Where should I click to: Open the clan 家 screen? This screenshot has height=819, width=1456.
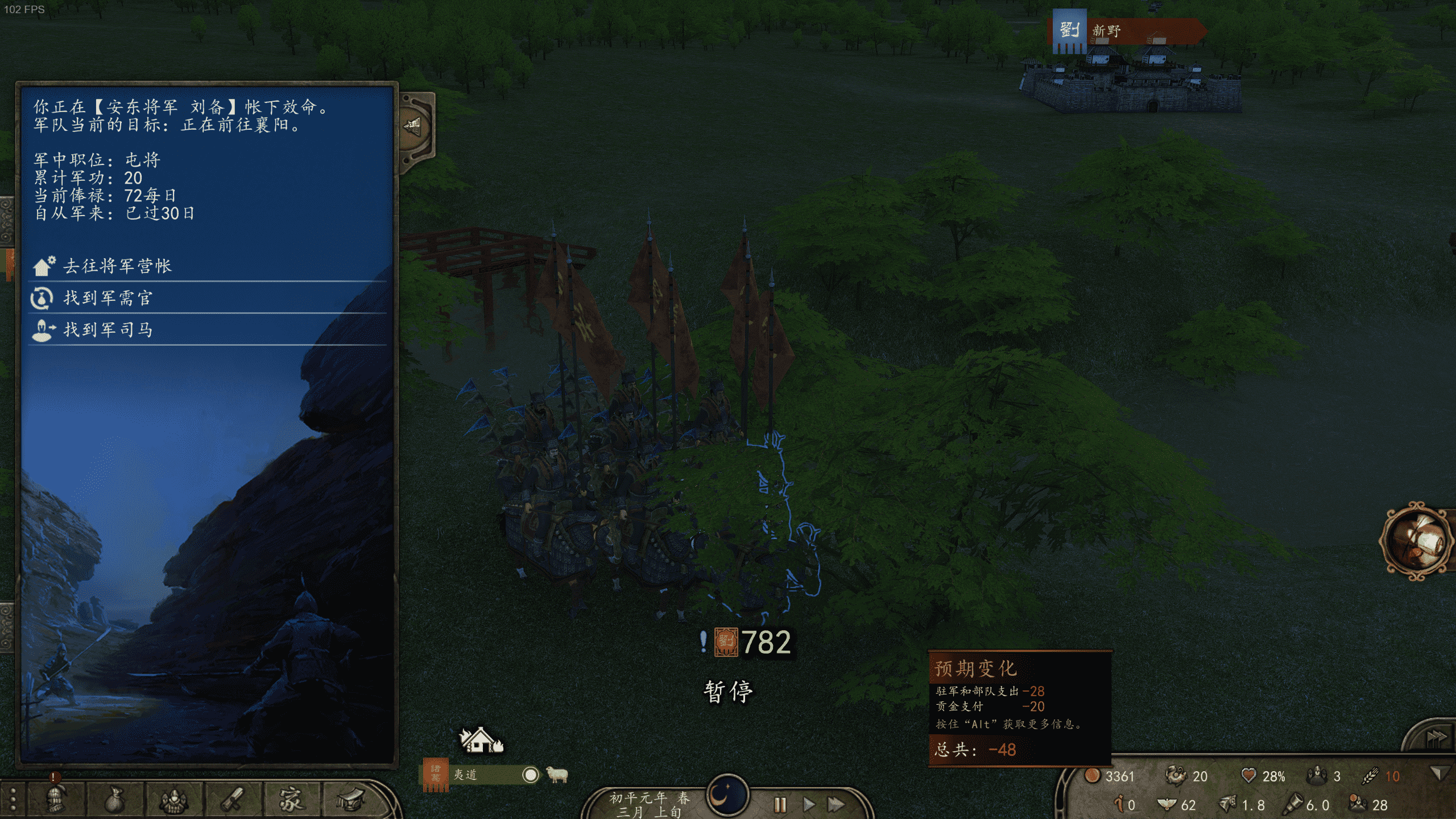(292, 800)
